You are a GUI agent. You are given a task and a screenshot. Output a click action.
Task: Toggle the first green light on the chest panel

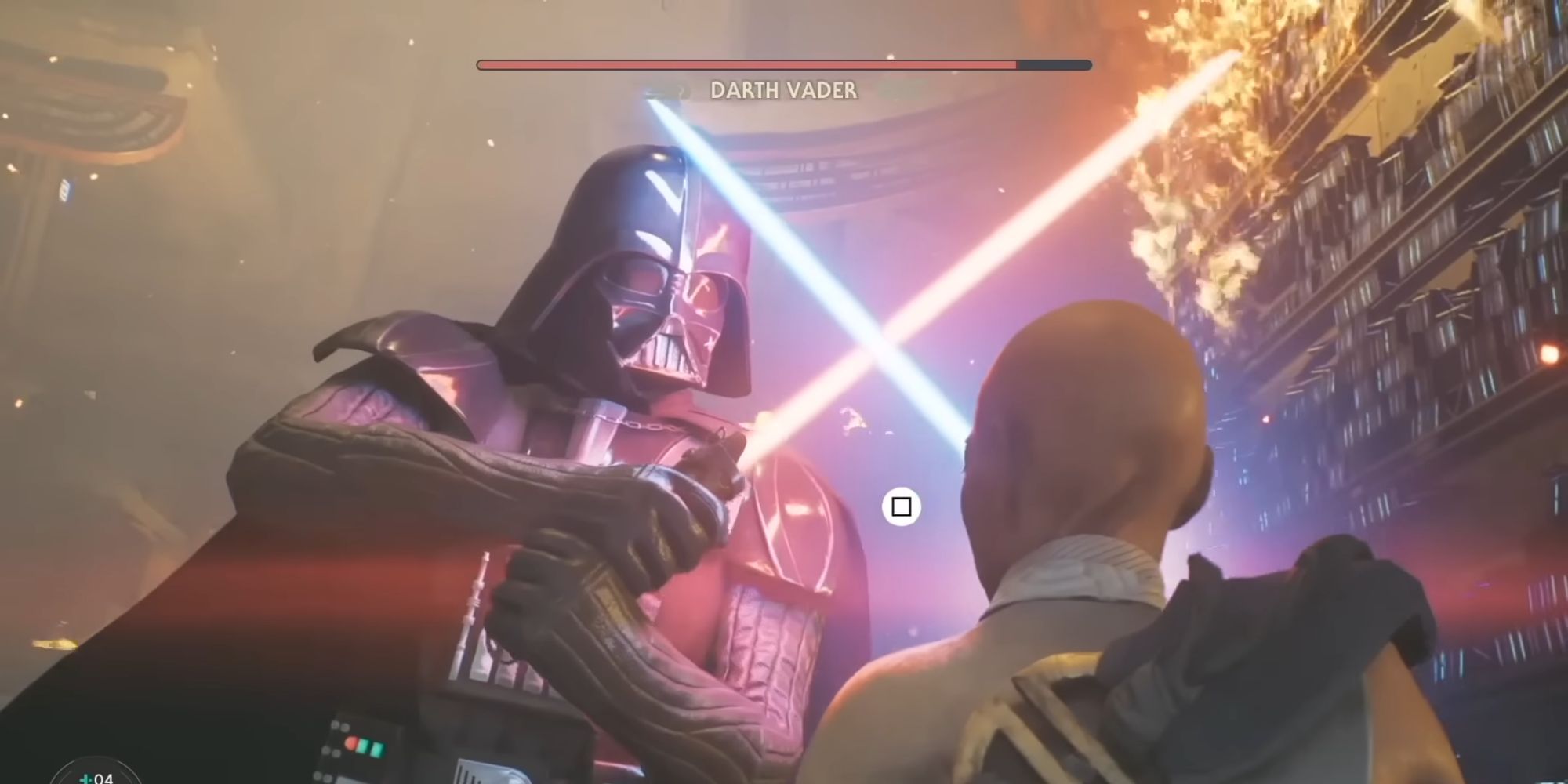[362, 745]
